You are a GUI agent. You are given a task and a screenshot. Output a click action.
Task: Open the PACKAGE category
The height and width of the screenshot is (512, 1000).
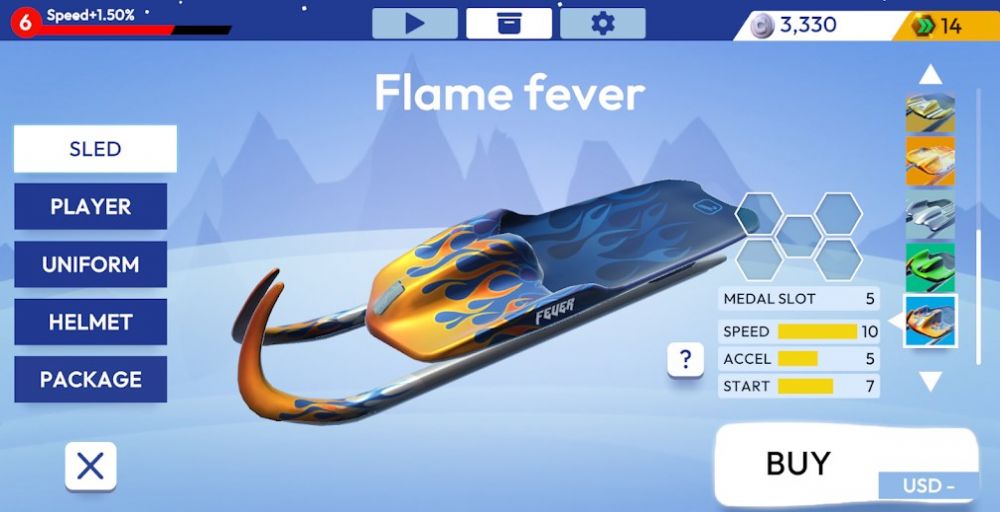click(x=91, y=380)
